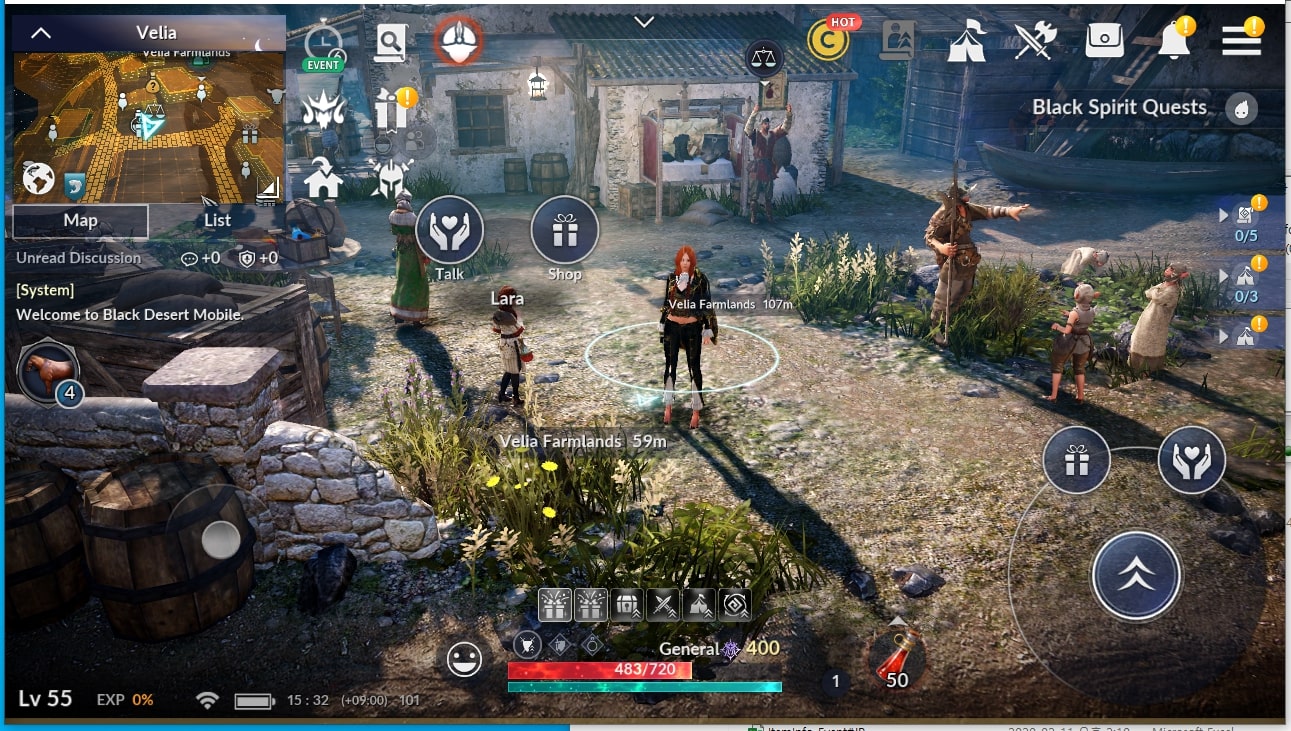
Task: Use the red HP potion
Action: [895, 658]
